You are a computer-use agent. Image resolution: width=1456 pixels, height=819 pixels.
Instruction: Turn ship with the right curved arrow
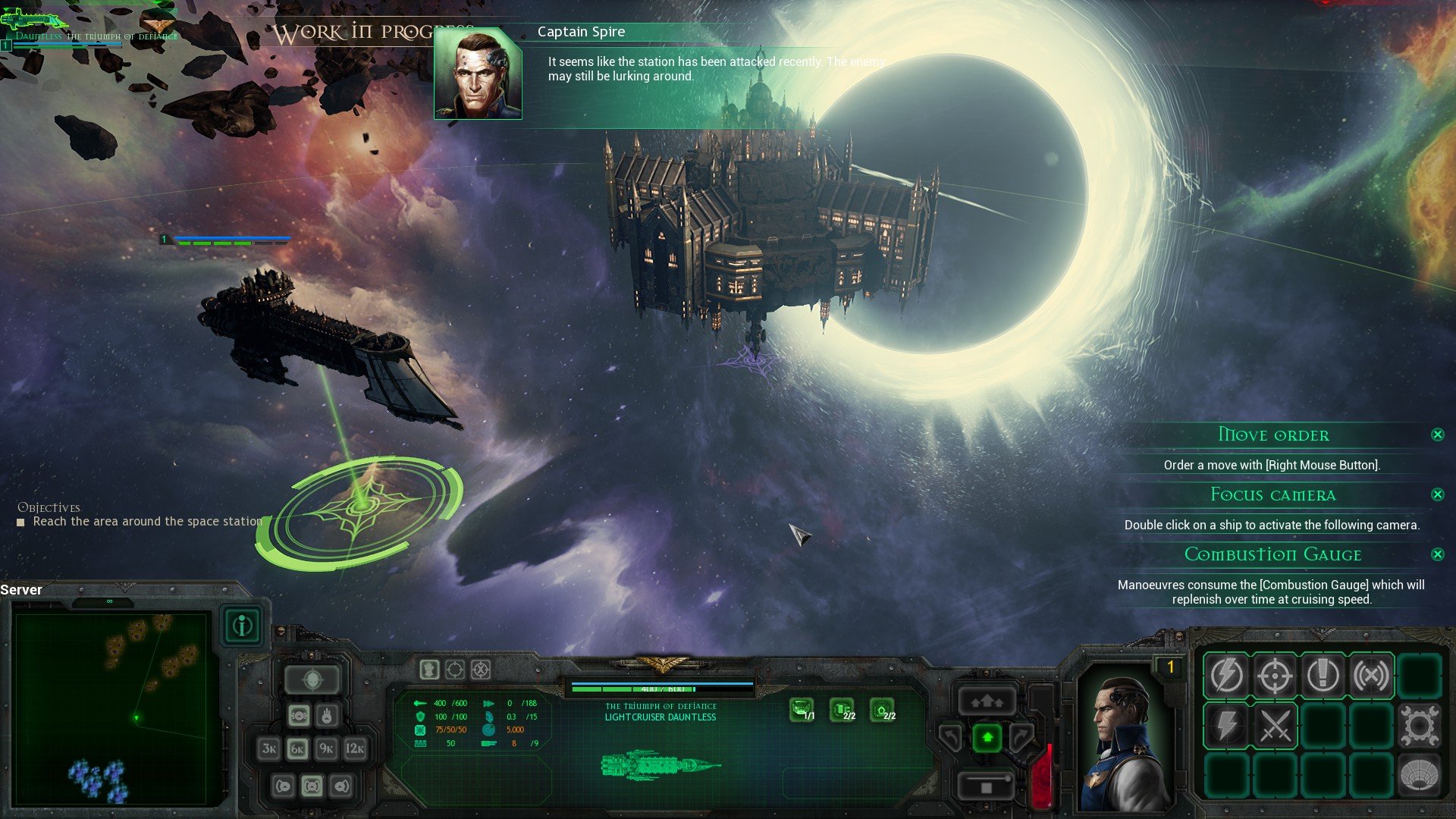pyautogui.click(x=1021, y=736)
